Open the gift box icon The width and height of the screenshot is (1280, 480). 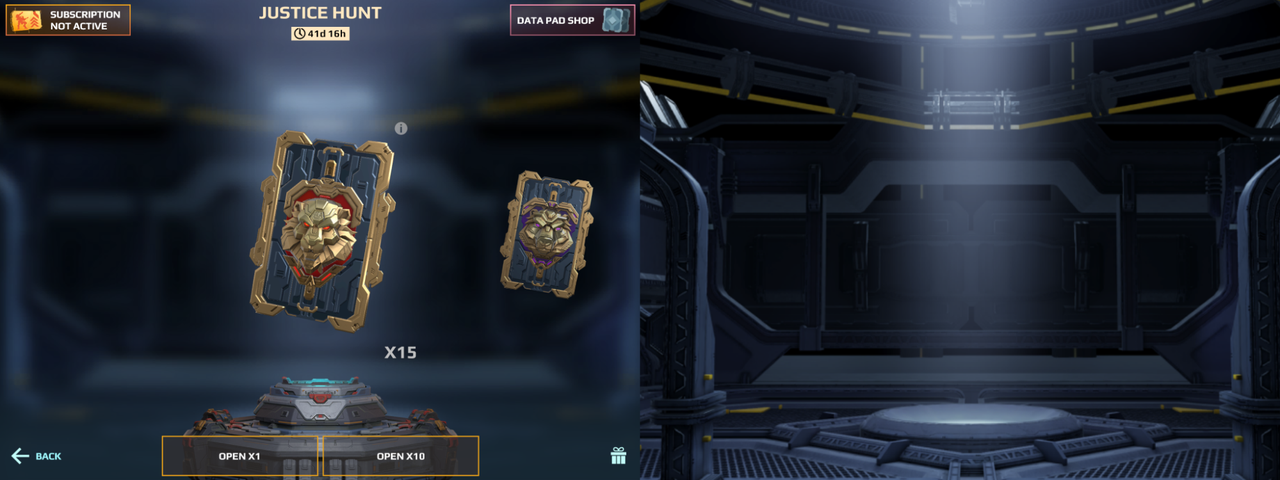click(x=618, y=456)
